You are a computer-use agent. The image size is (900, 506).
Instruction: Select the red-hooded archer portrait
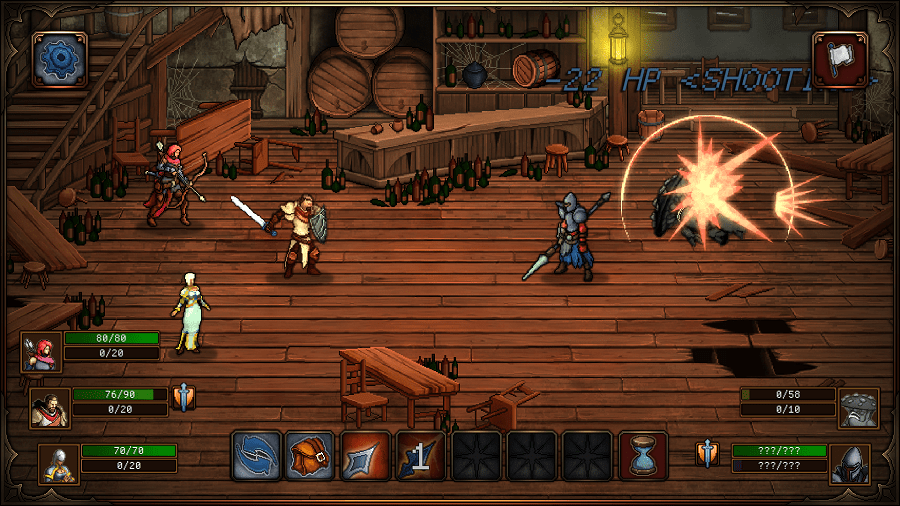tap(42, 352)
